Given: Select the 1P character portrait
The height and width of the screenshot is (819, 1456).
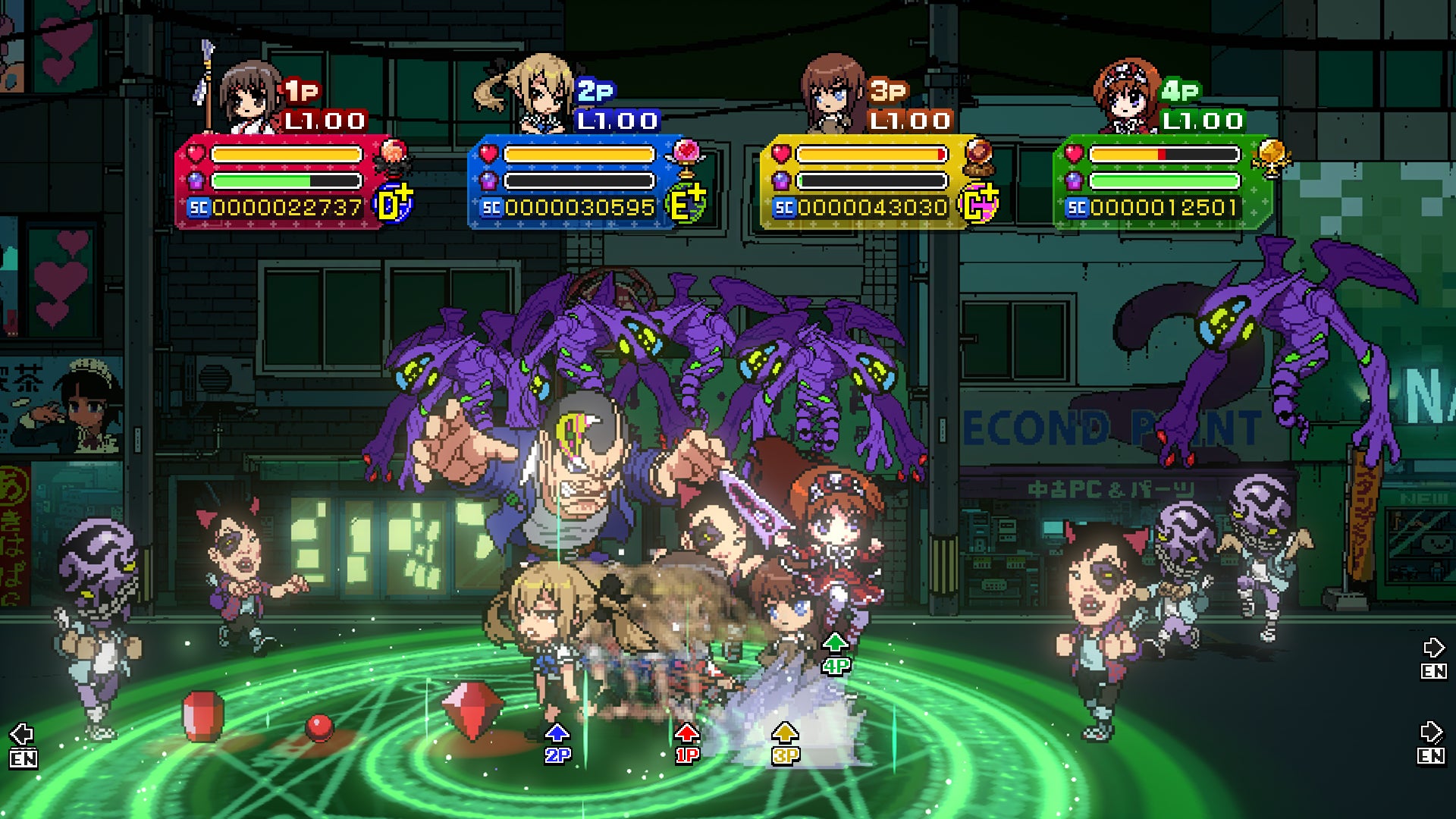Looking at the screenshot, I should click(x=249, y=96).
